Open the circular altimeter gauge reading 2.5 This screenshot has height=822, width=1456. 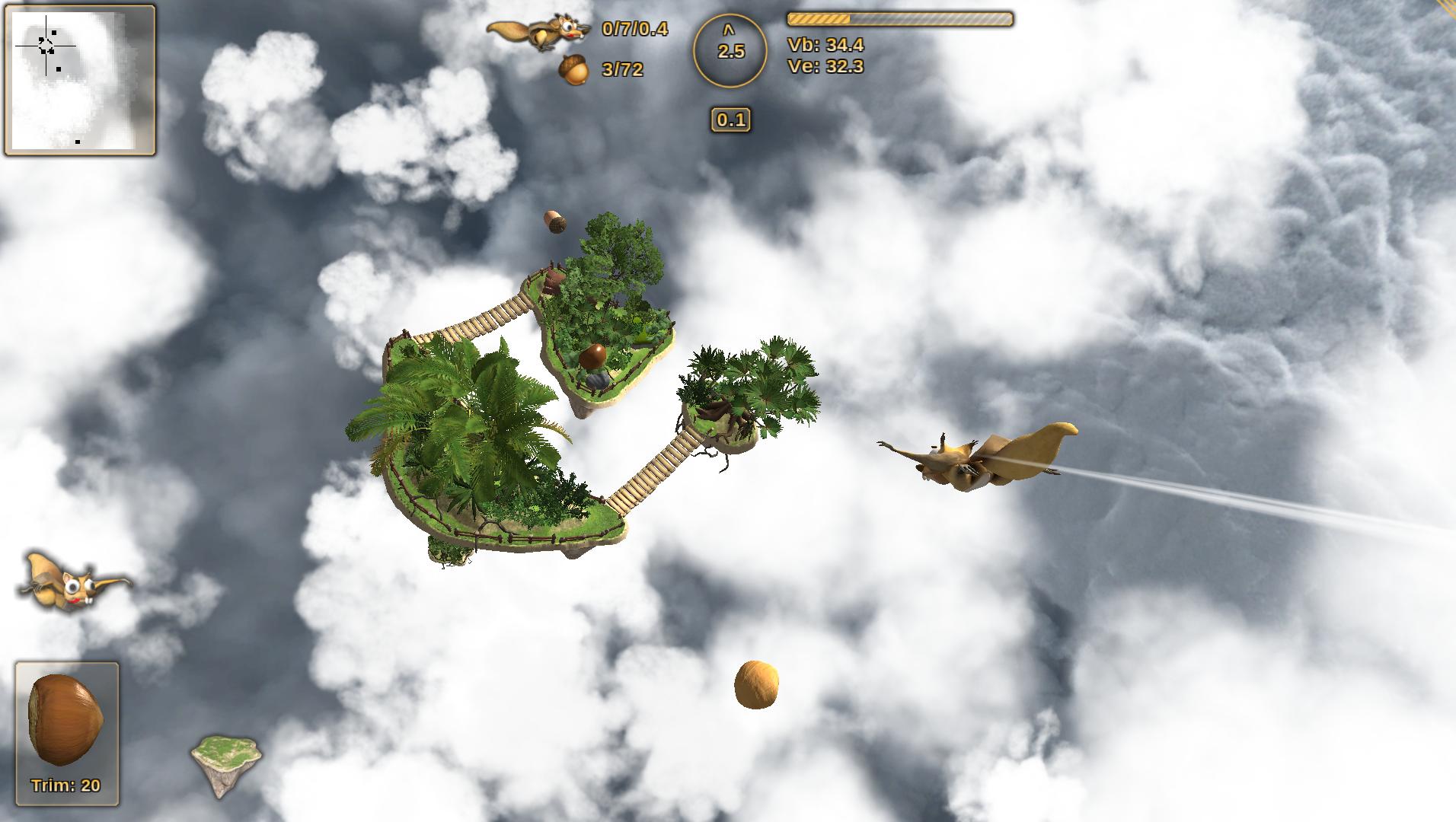click(x=730, y=51)
